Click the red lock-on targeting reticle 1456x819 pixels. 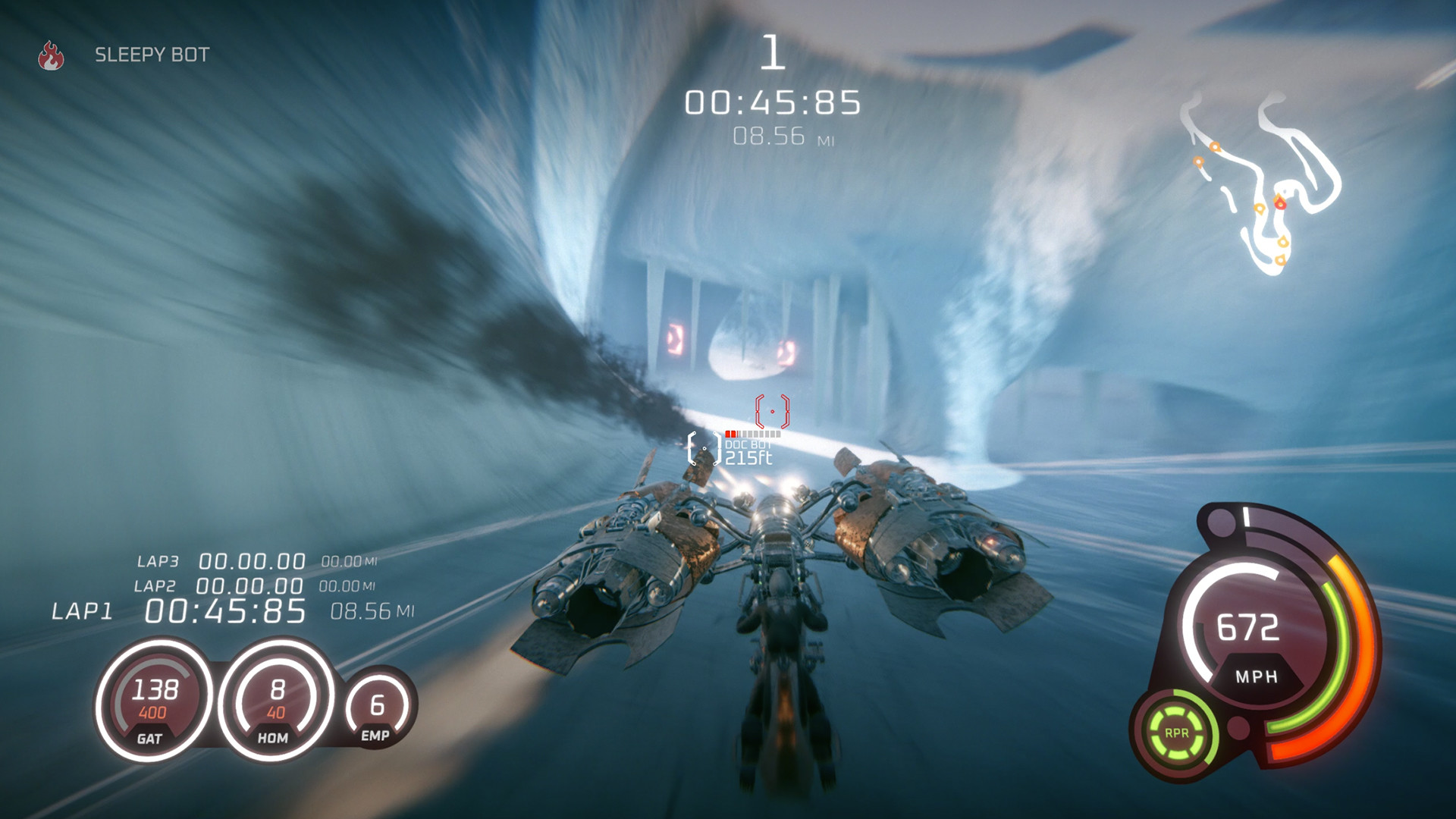tap(772, 410)
